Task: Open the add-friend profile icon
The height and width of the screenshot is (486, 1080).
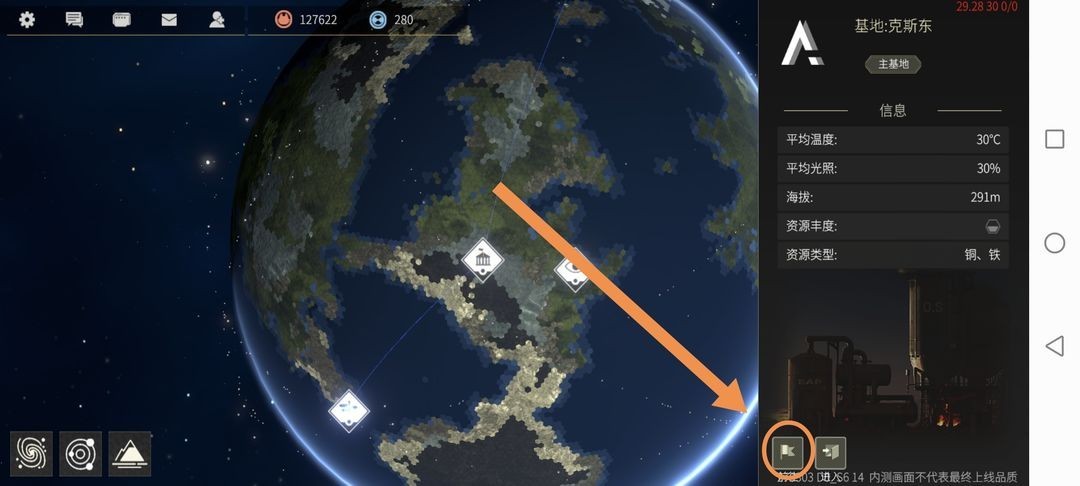Action: pyautogui.click(x=217, y=19)
